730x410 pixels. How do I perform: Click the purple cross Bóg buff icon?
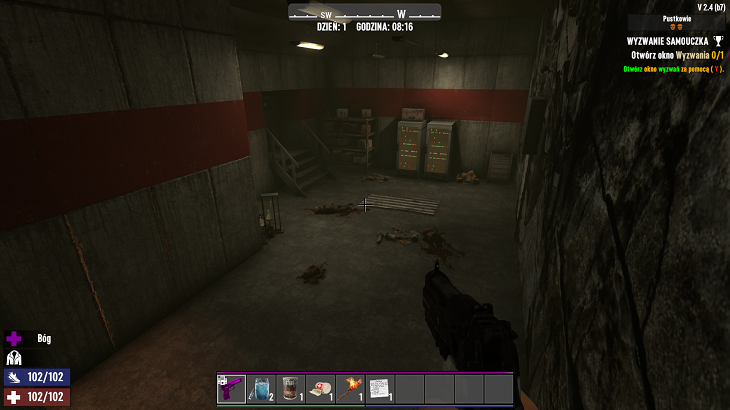pyautogui.click(x=14, y=339)
